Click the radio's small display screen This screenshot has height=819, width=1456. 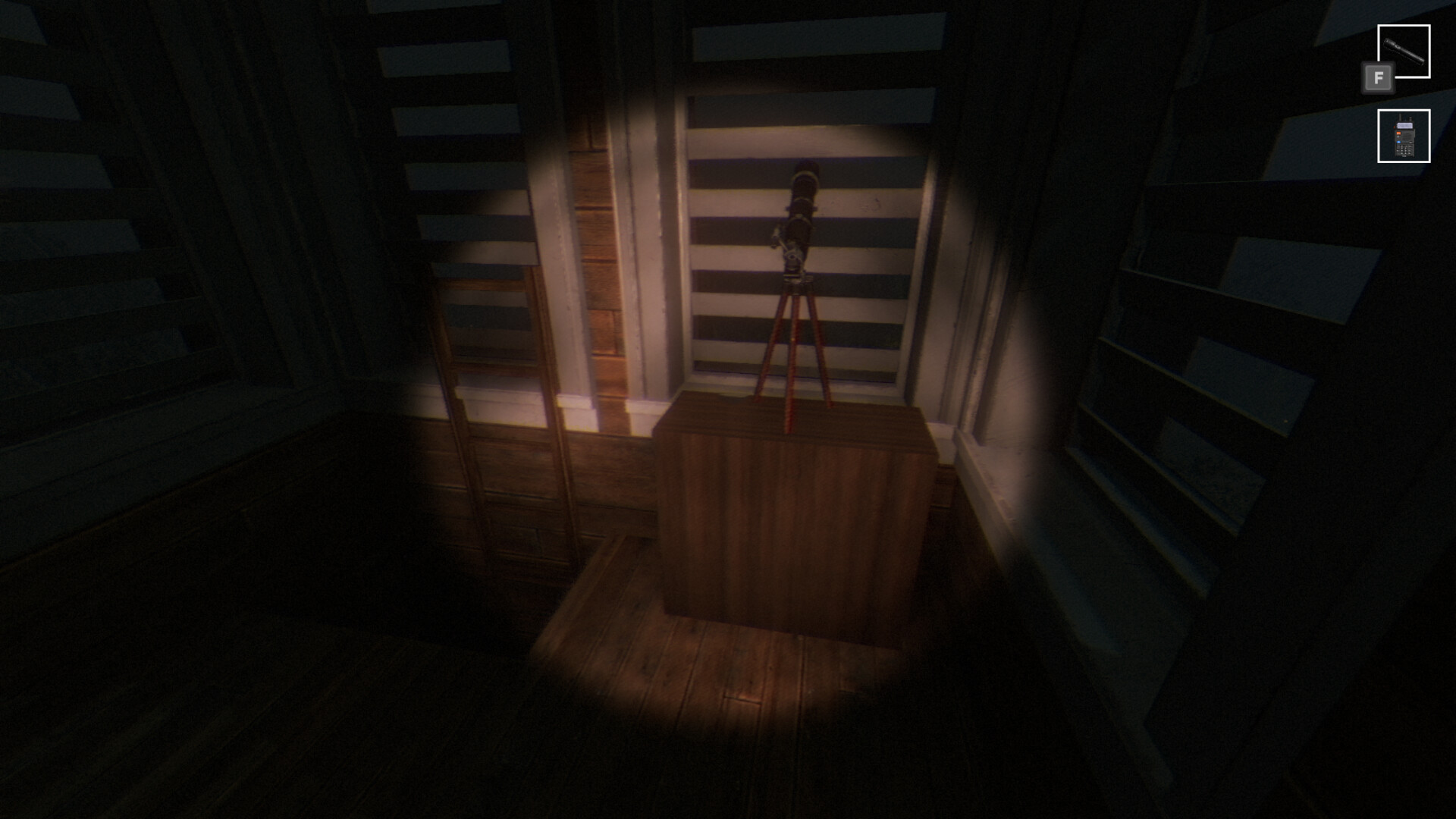tap(1405, 125)
